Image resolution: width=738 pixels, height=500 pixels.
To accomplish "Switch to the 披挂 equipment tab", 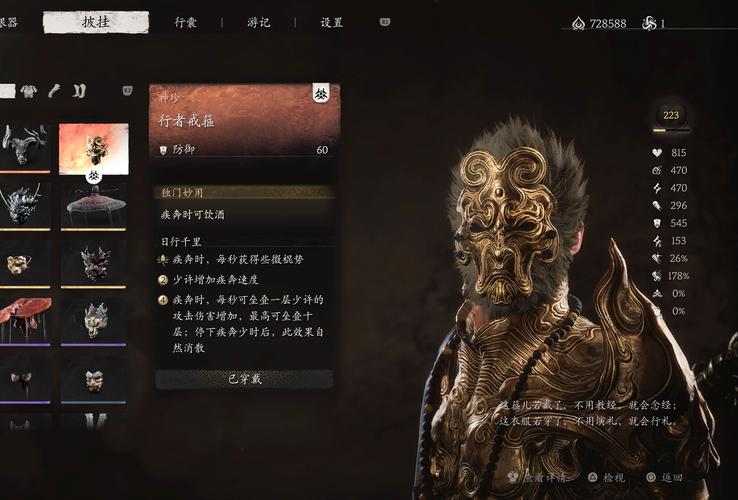I will click(x=96, y=22).
